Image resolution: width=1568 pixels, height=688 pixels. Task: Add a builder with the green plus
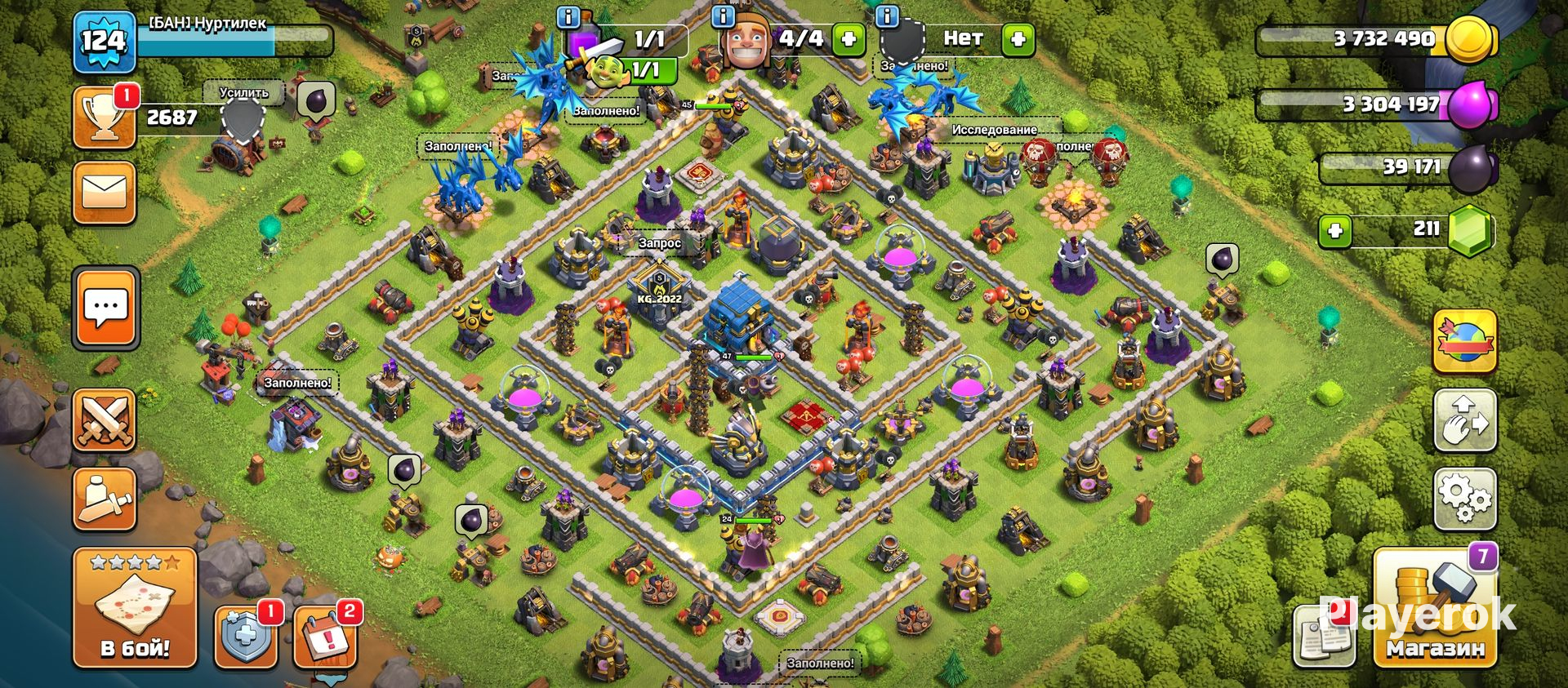point(849,38)
